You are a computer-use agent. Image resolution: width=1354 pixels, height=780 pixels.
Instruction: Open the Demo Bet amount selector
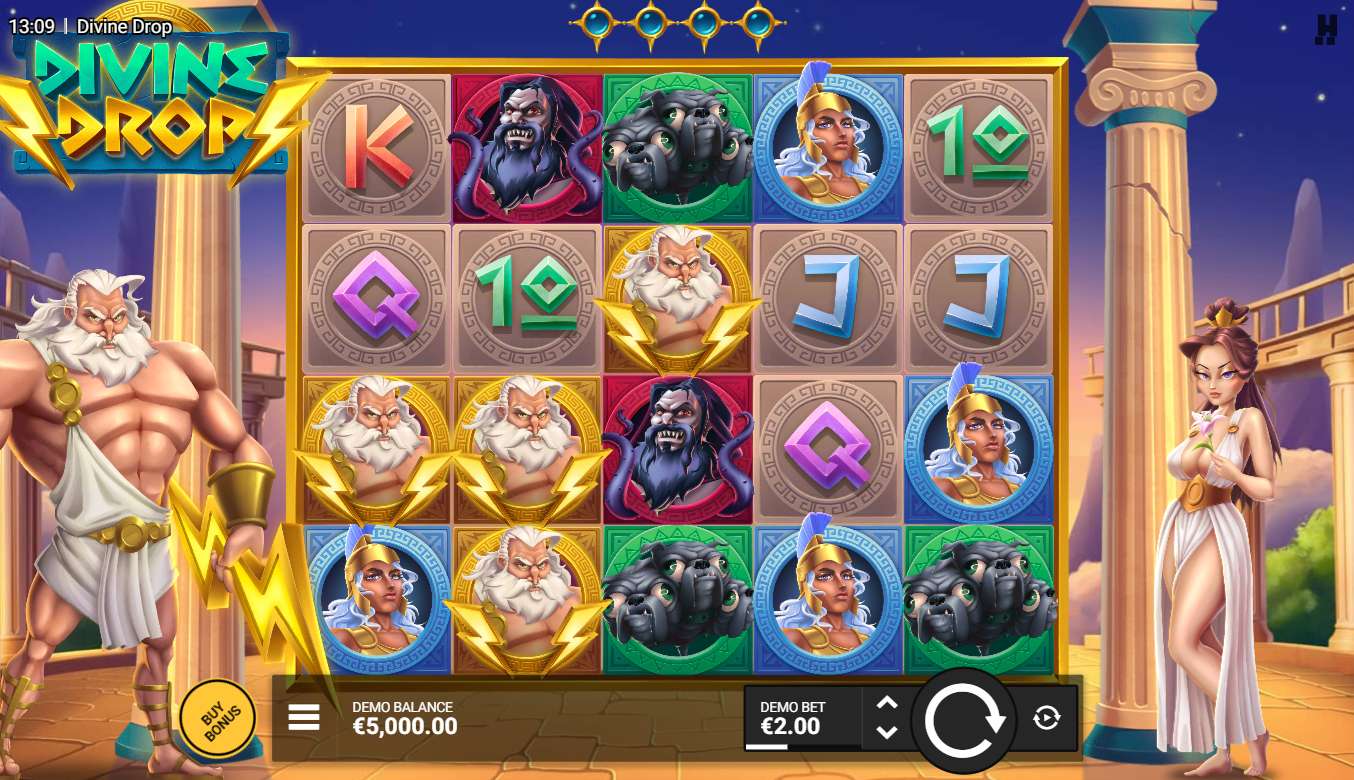[802, 718]
